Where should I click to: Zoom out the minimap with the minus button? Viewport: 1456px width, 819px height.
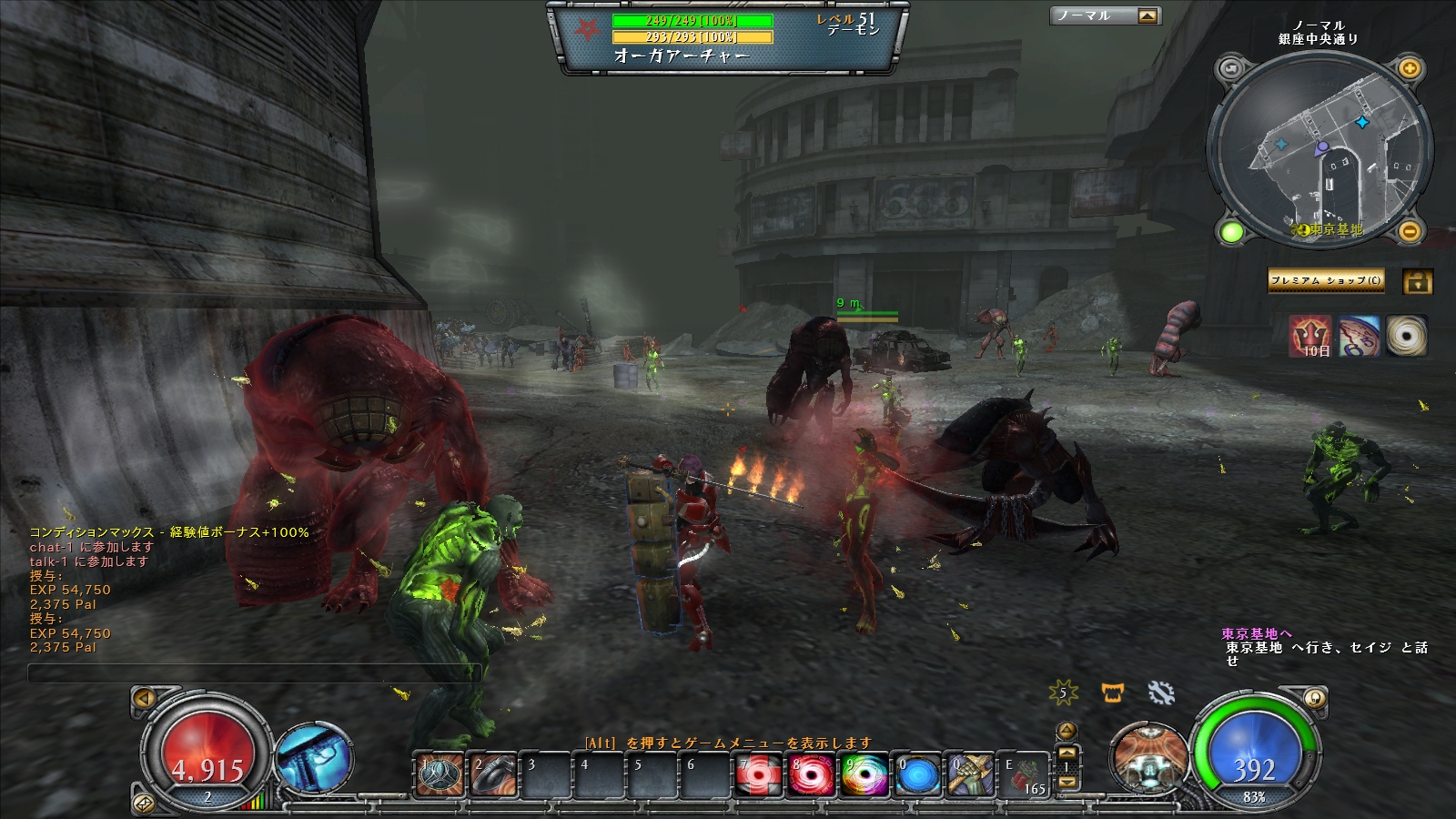coord(1409,232)
